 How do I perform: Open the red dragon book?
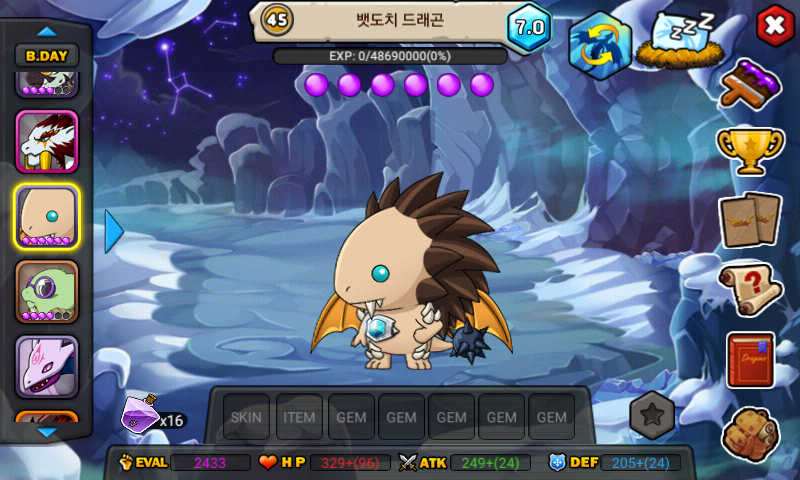pos(750,360)
